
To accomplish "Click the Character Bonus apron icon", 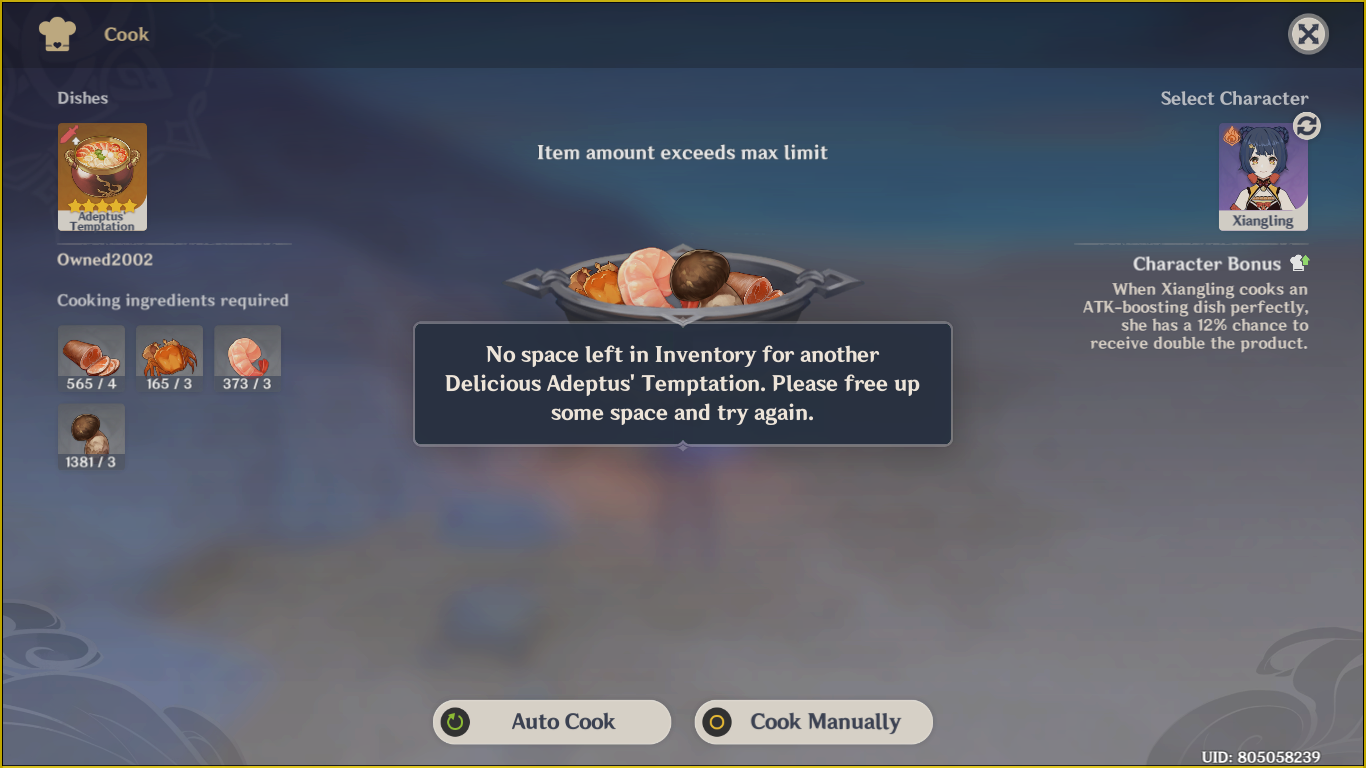I will tap(1297, 263).
